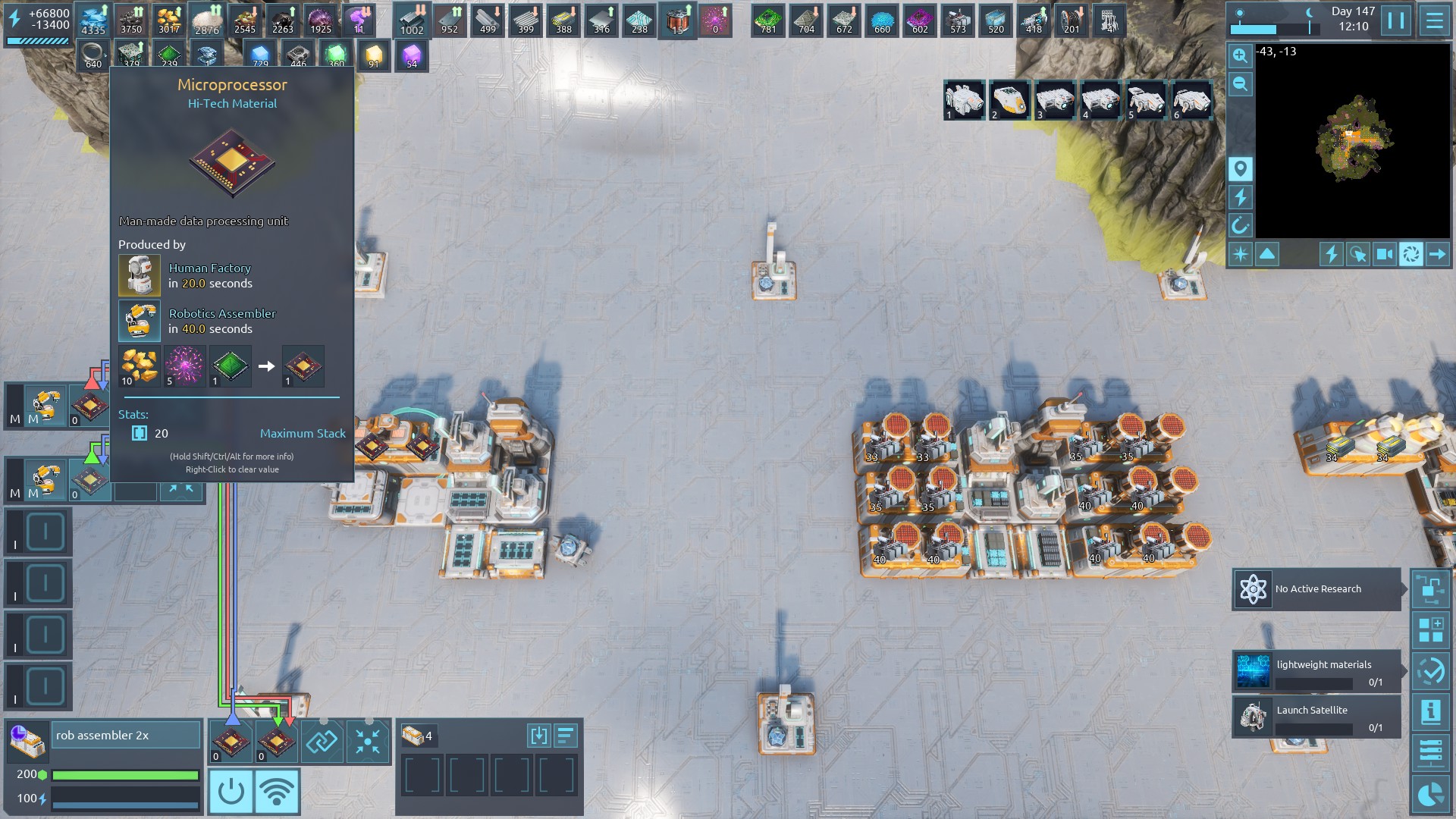Zoom out on the minimap
Viewport: 1456px width, 819px height.
pos(1240,84)
